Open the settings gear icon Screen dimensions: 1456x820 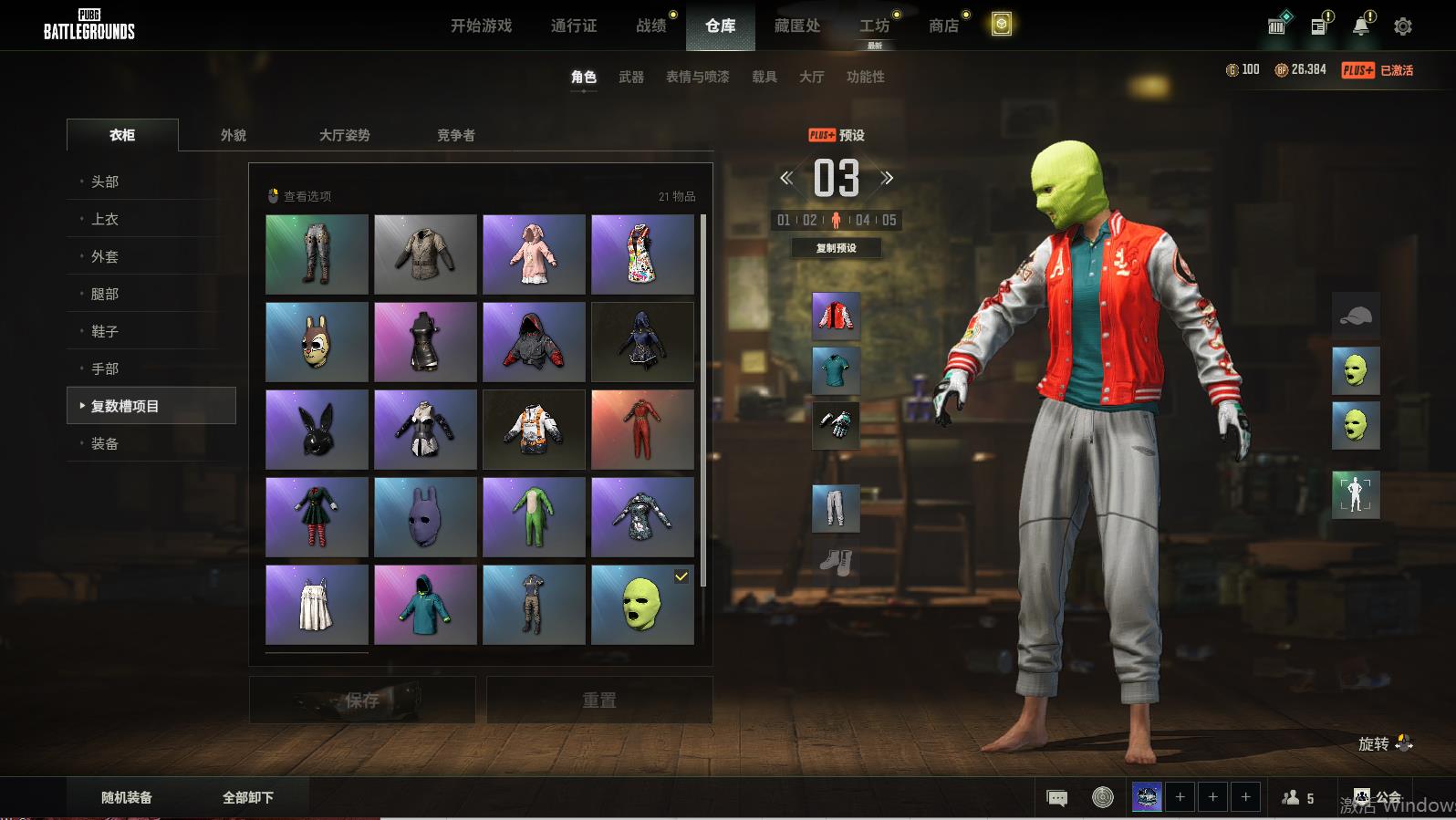coord(1402,26)
